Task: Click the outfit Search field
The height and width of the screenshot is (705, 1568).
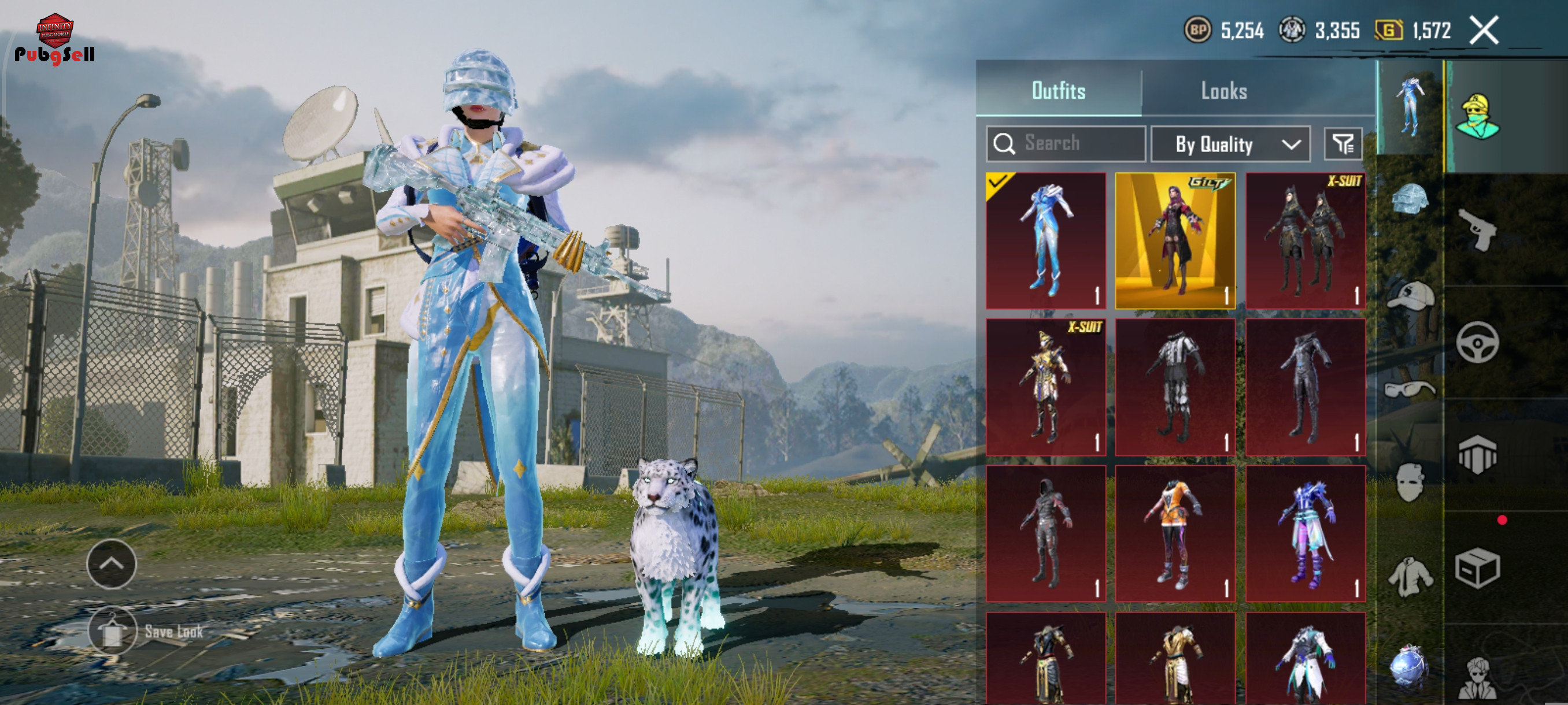Action: pos(1066,143)
